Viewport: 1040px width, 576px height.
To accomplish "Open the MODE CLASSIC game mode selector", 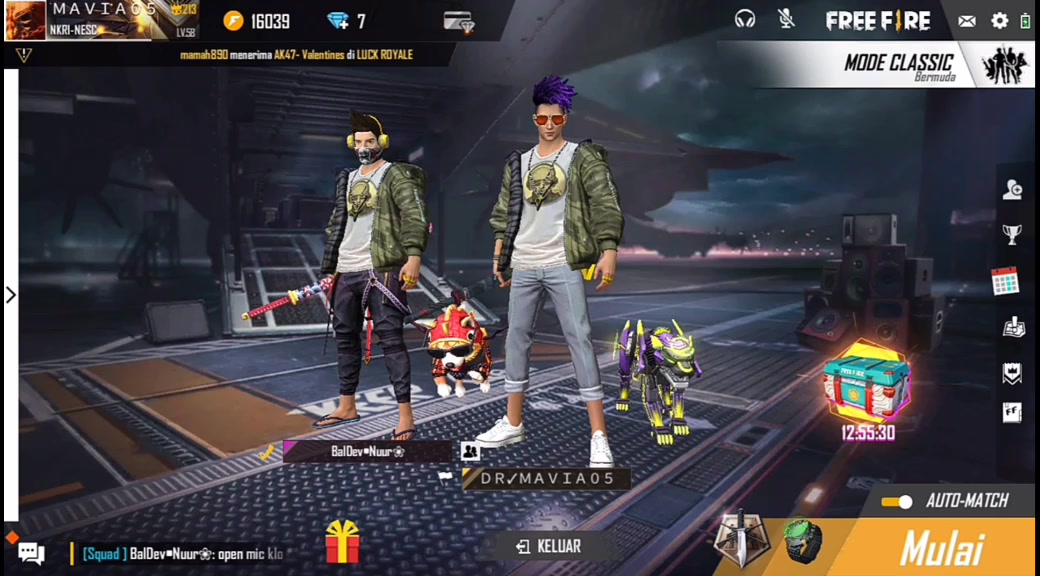I will click(x=898, y=65).
